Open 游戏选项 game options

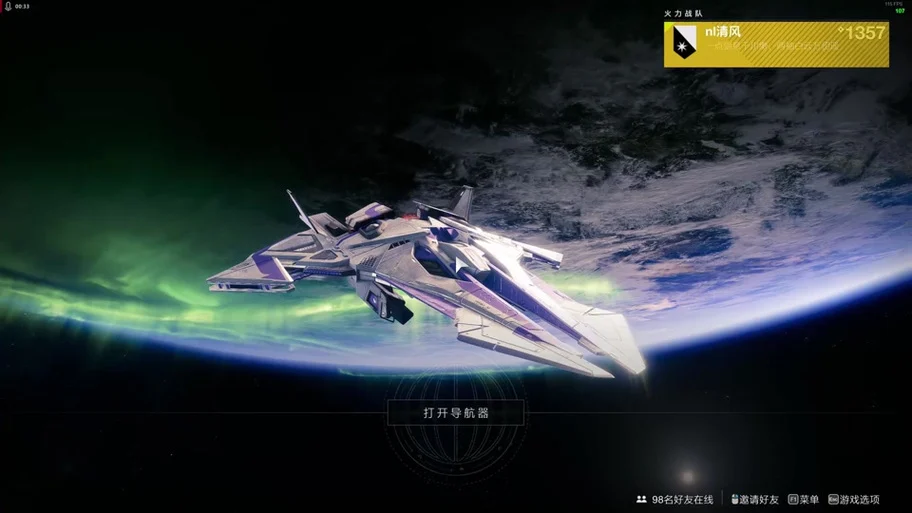(x=854, y=499)
